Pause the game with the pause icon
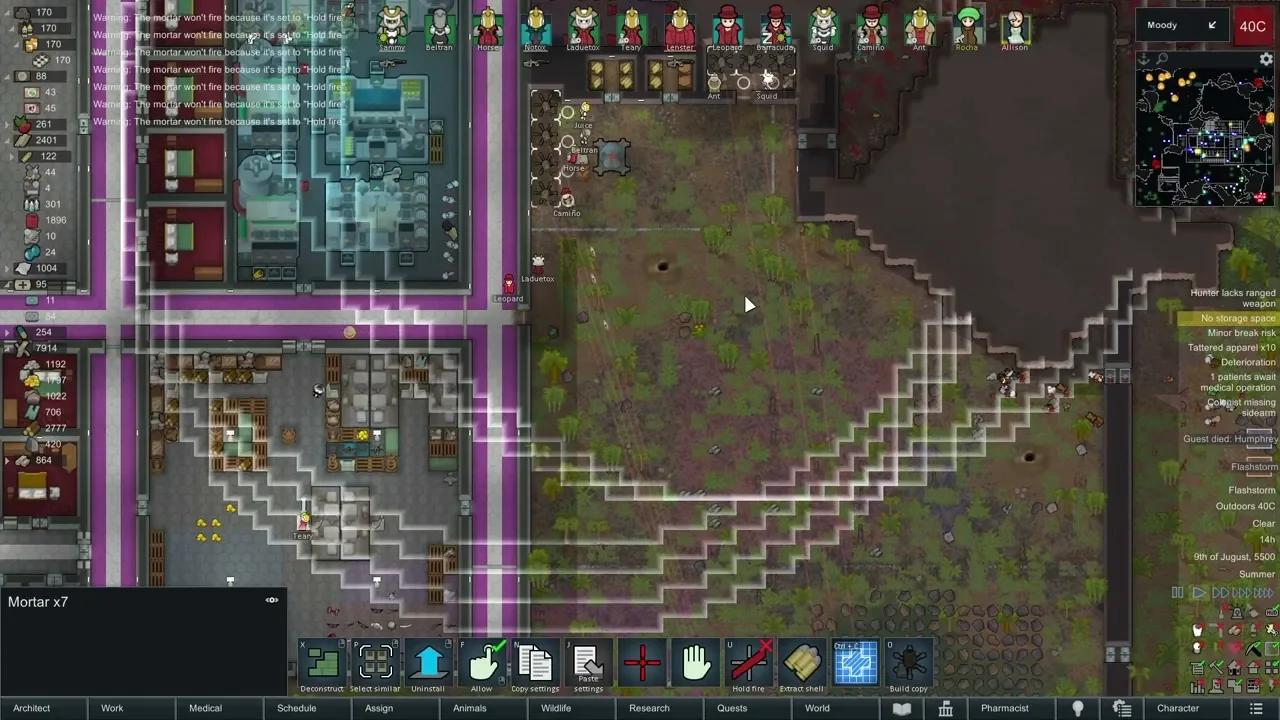The width and height of the screenshot is (1280, 720). pyautogui.click(x=1177, y=592)
